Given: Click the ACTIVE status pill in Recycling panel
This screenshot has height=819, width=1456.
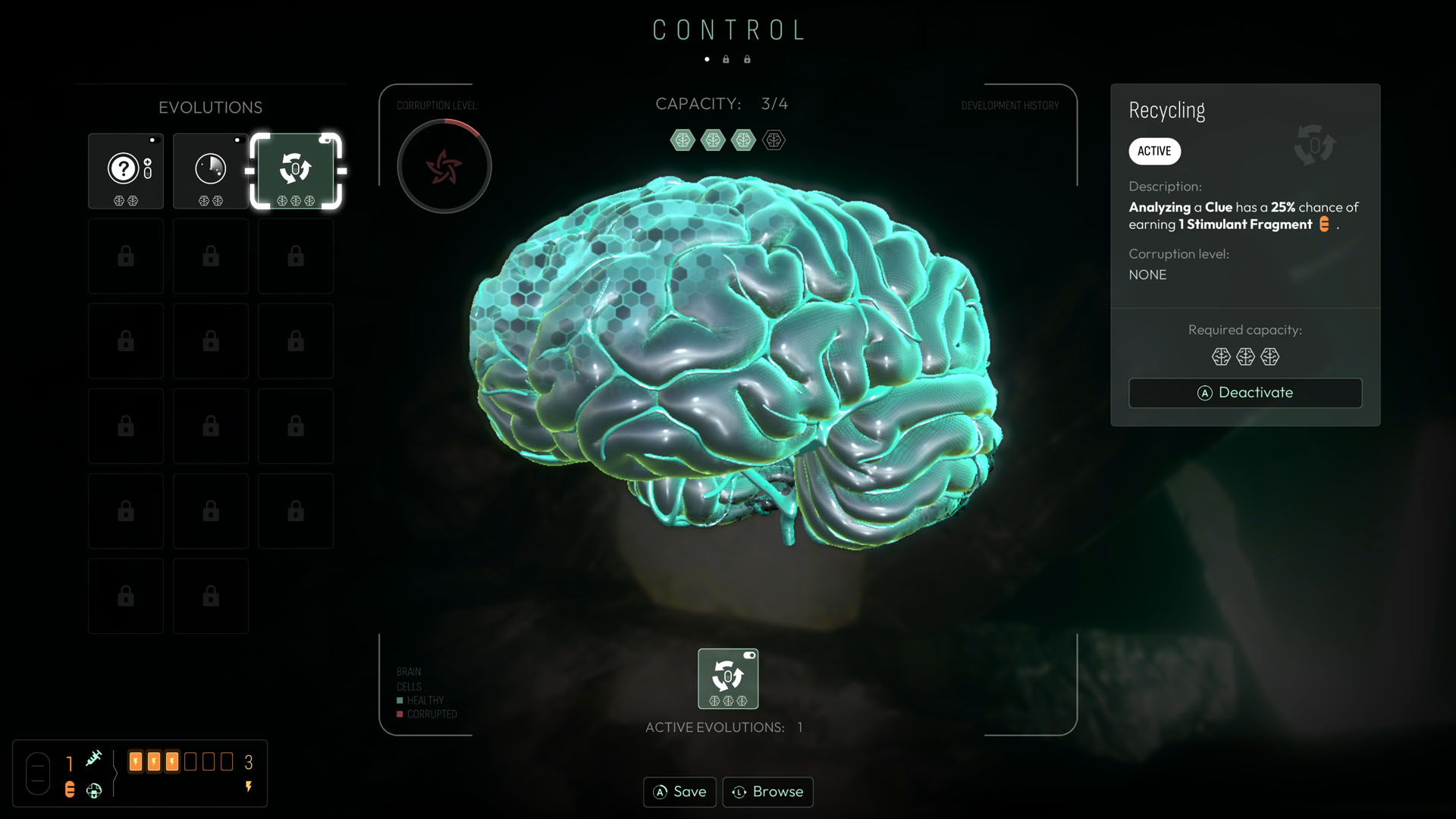Looking at the screenshot, I should click(1154, 151).
